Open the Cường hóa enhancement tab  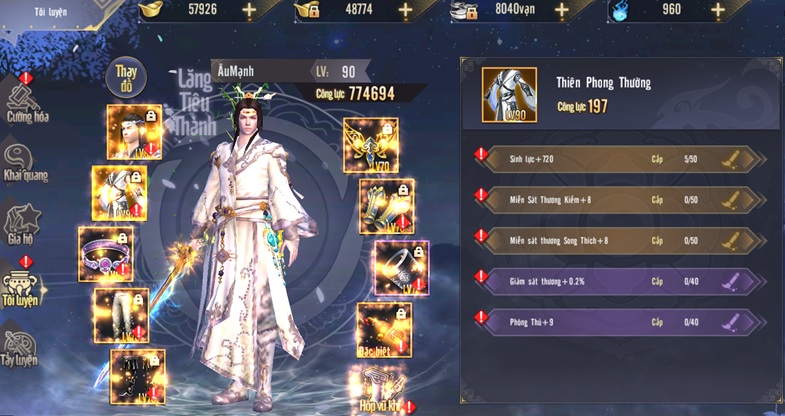tap(27, 100)
